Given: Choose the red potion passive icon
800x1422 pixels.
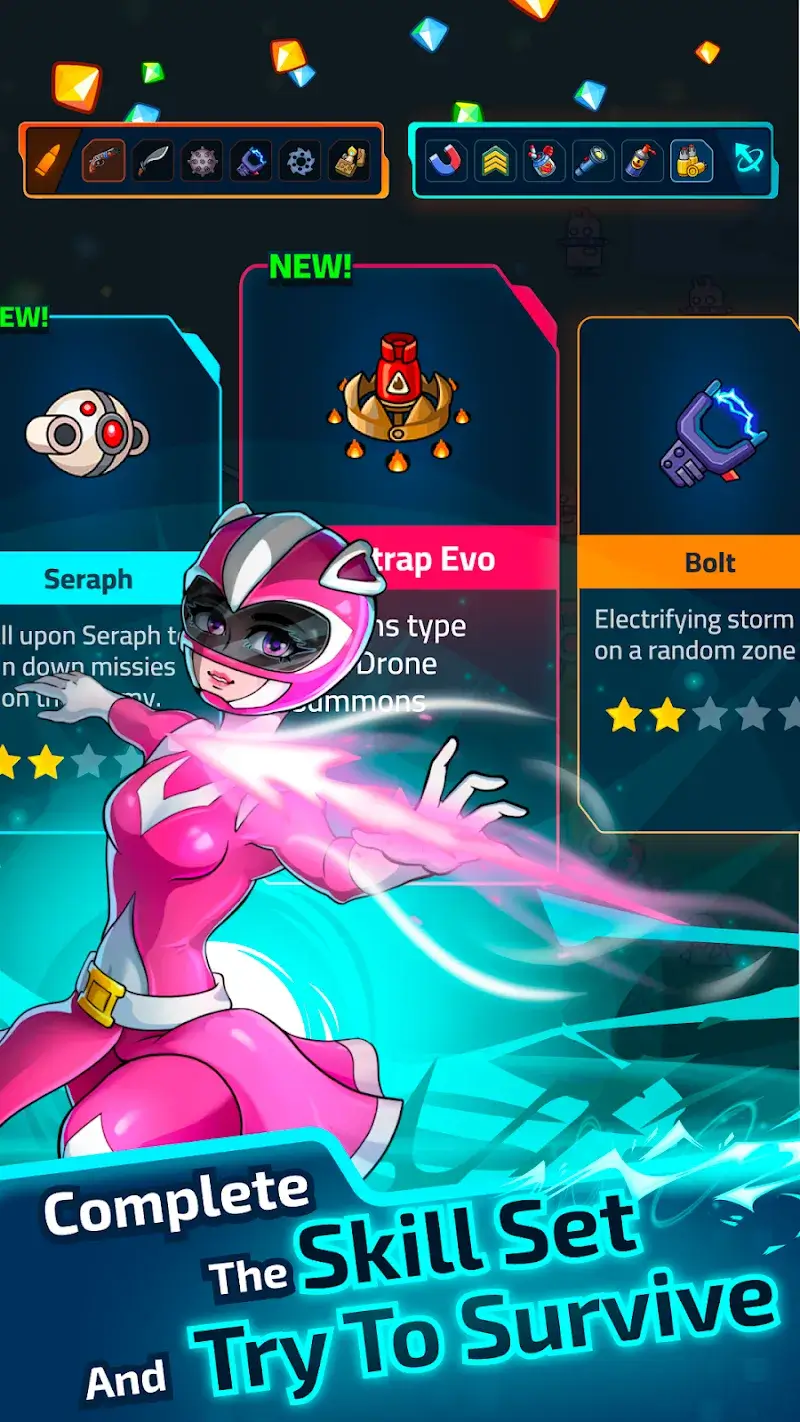Looking at the screenshot, I should point(544,160).
